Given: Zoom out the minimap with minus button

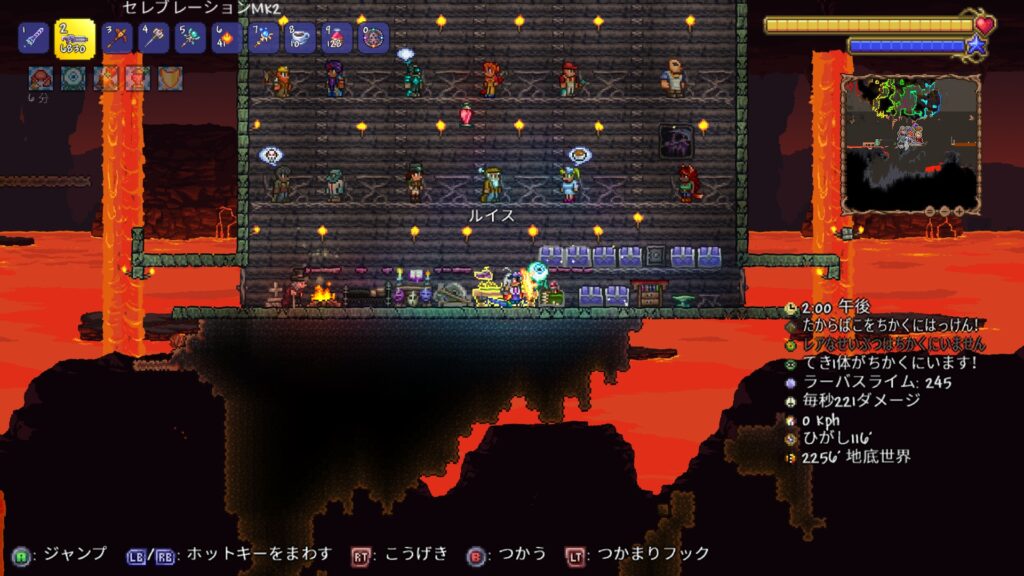Looking at the screenshot, I should pyautogui.click(x=929, y=212).
